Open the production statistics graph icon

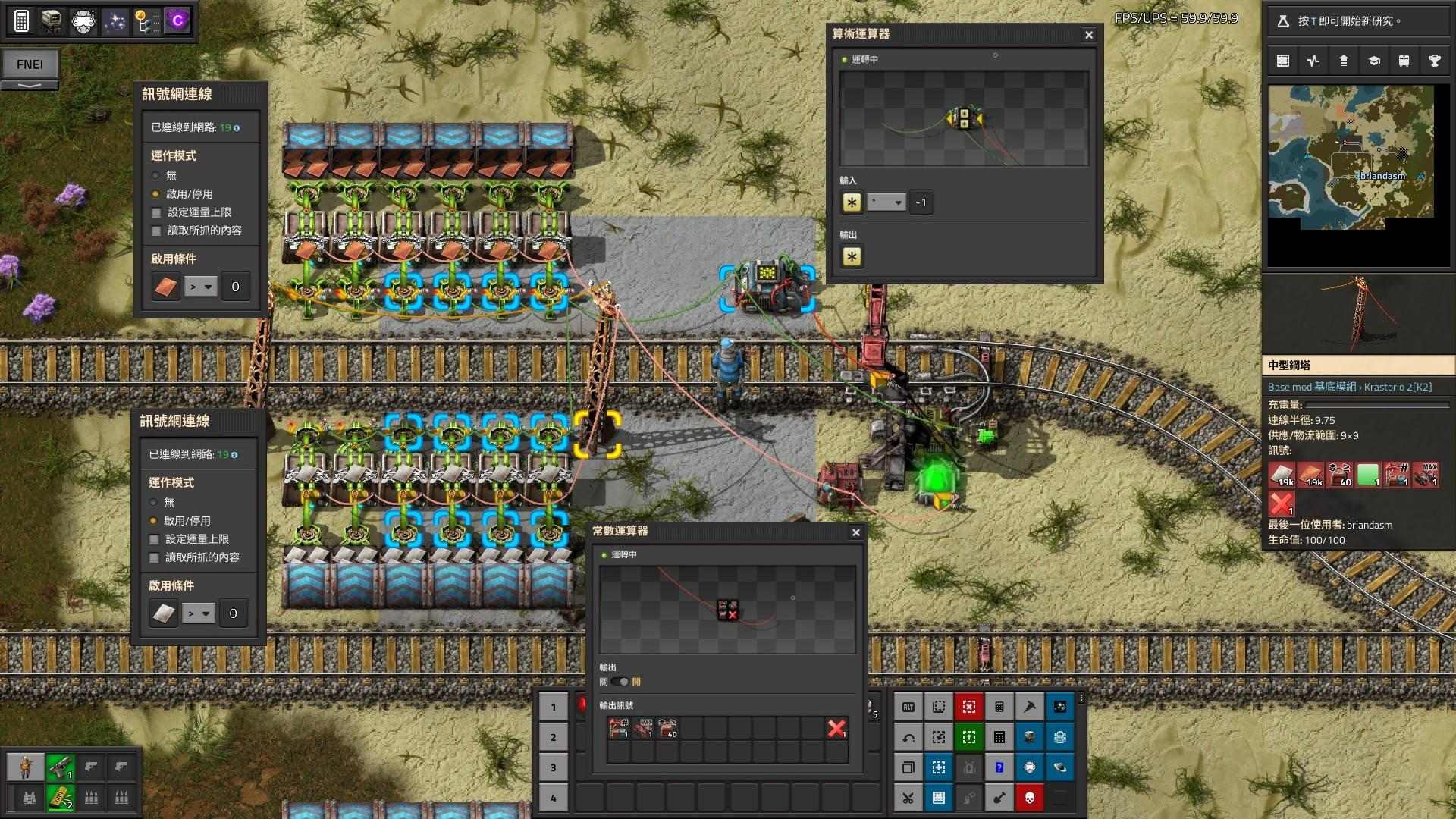click(x=1312, y=61)
